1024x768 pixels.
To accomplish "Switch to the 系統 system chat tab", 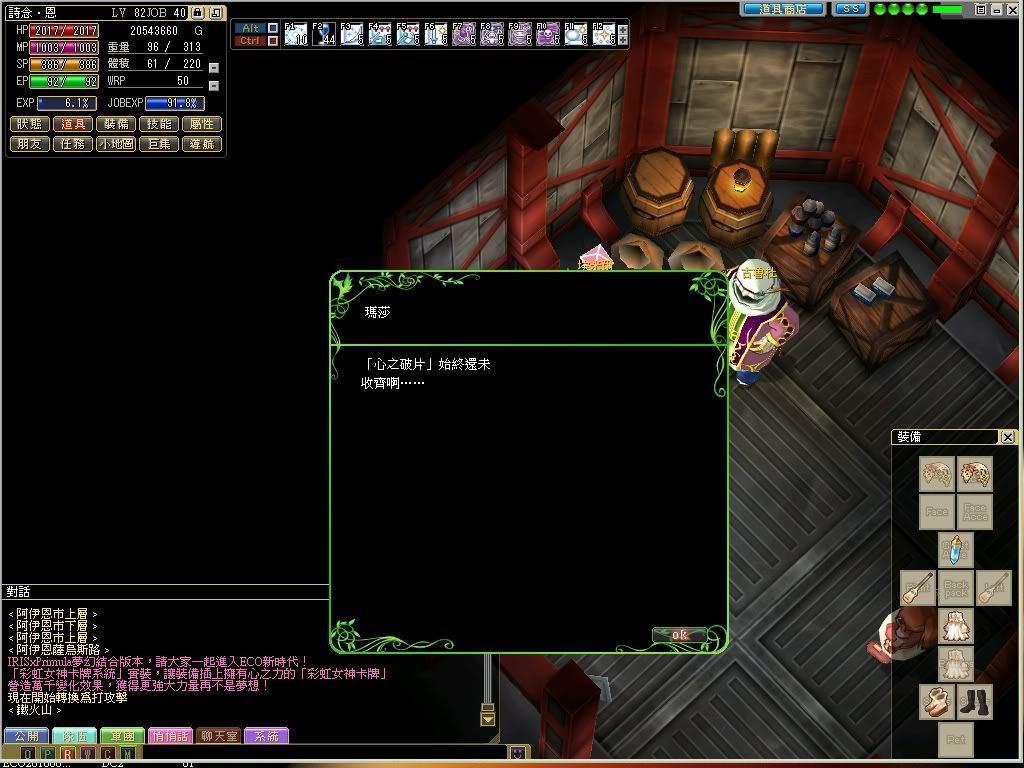I will tap(266, 736).
